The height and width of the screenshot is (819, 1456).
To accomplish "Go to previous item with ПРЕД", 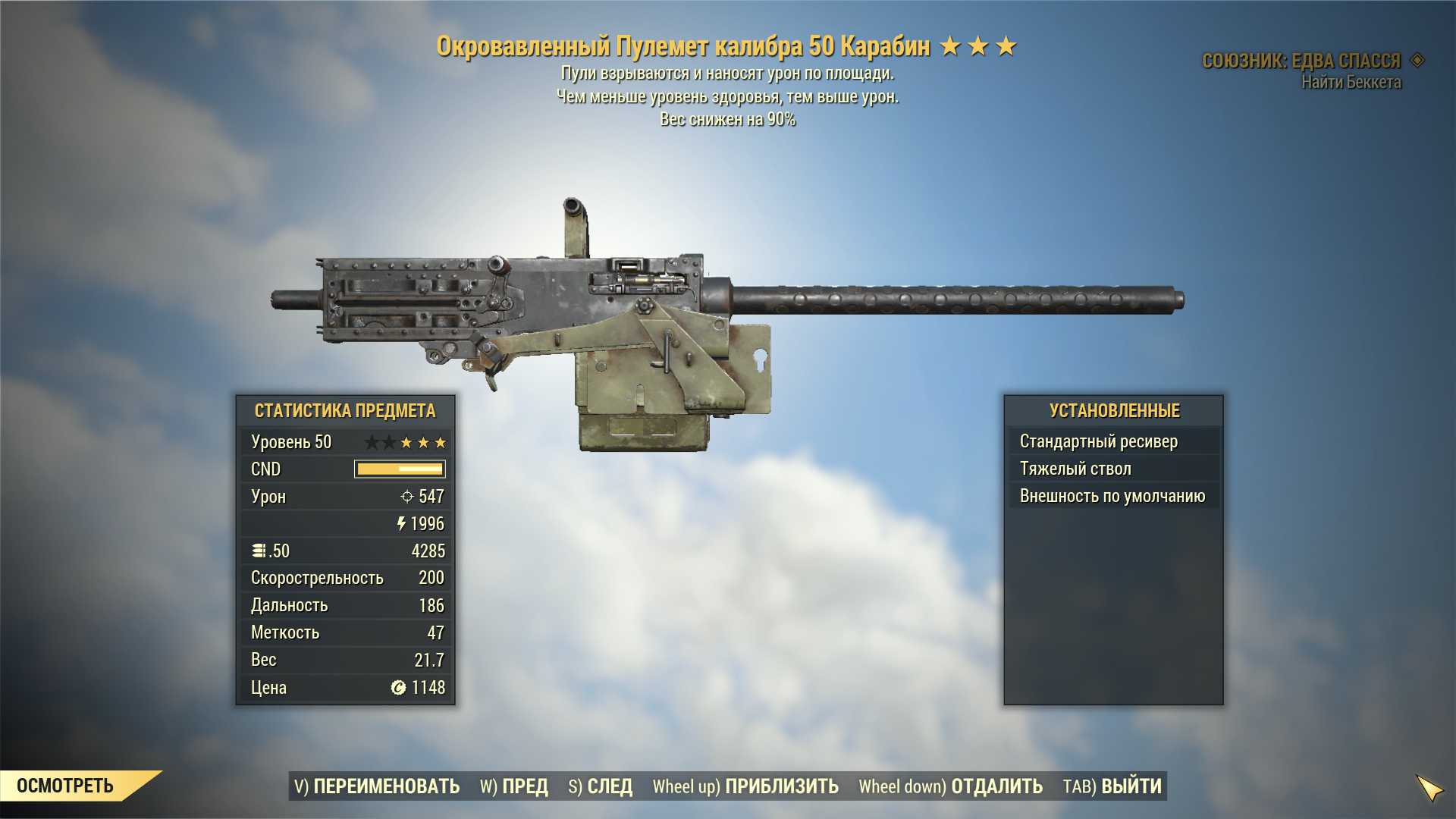I will tap(514, 786).
